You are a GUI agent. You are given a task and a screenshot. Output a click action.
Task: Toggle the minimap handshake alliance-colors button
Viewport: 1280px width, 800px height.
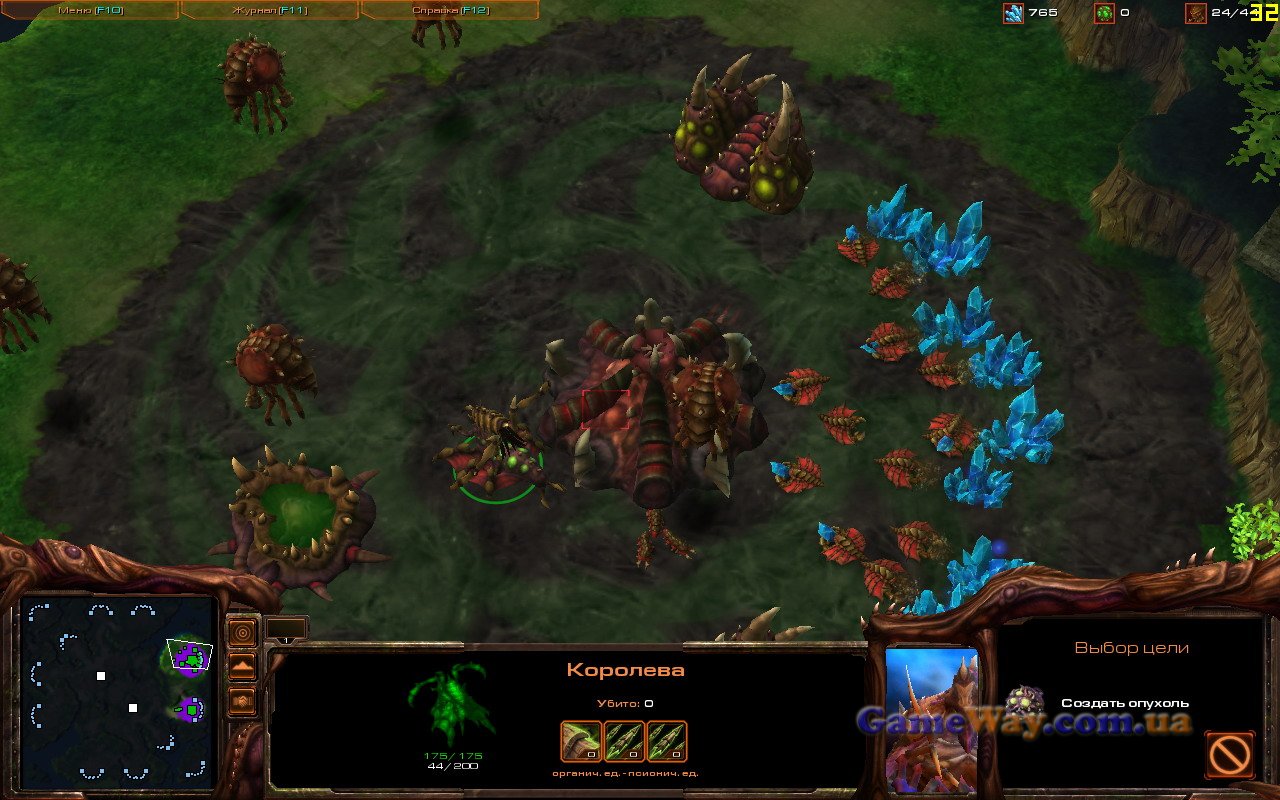[x=242, y=701]
